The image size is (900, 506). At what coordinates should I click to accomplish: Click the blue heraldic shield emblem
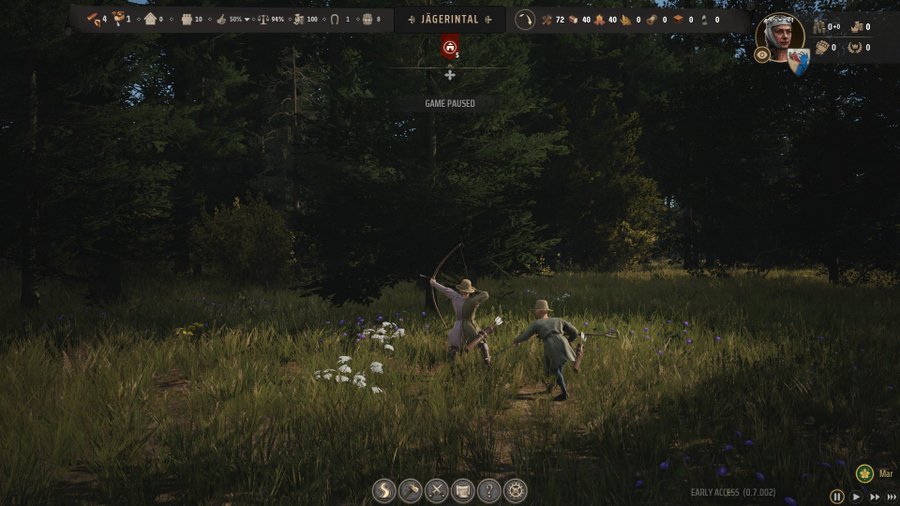[x=798, y=62]
